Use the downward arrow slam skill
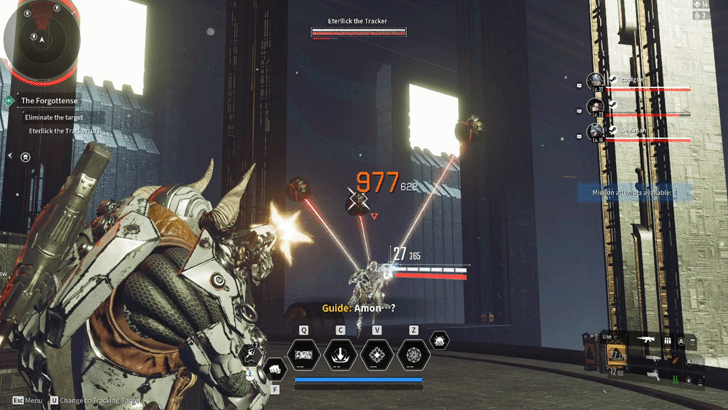The image size is (728, 410). point(341,354)
